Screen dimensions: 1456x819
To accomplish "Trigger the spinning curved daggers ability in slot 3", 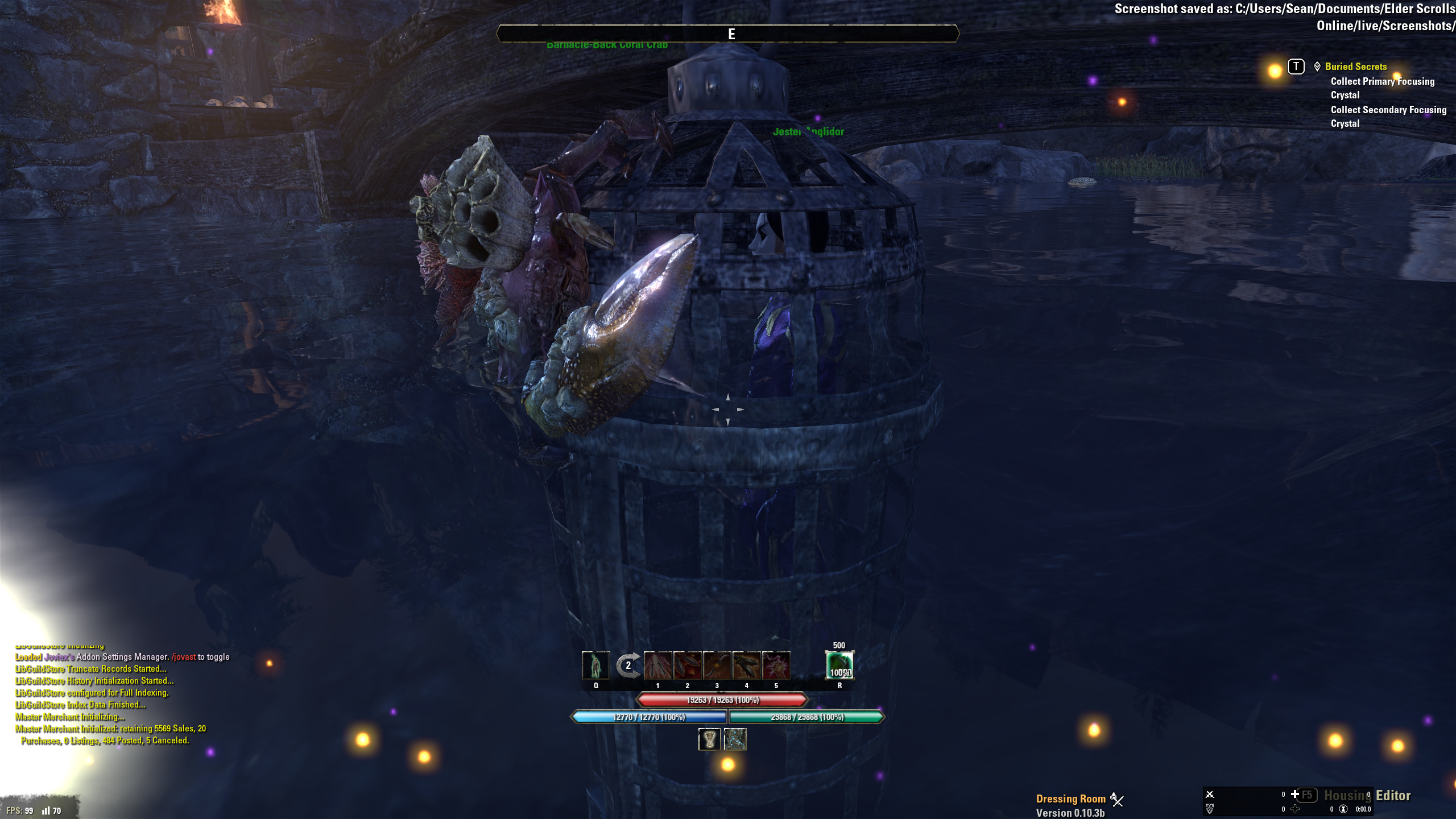I will coord(717,665).
